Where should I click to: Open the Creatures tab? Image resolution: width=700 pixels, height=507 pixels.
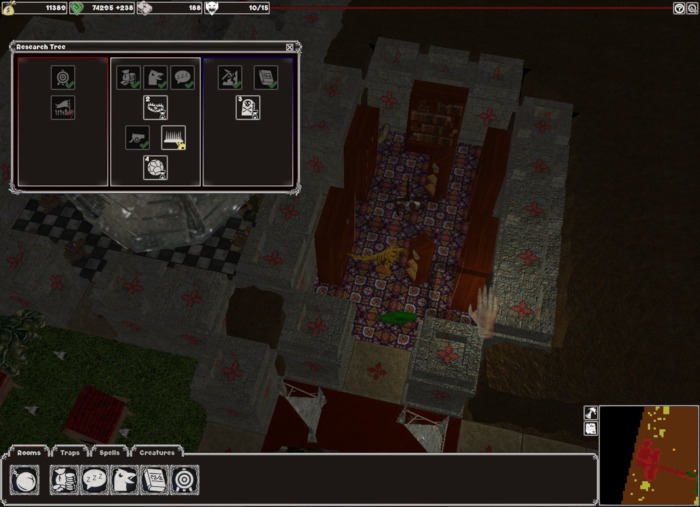tap(157, 453)
